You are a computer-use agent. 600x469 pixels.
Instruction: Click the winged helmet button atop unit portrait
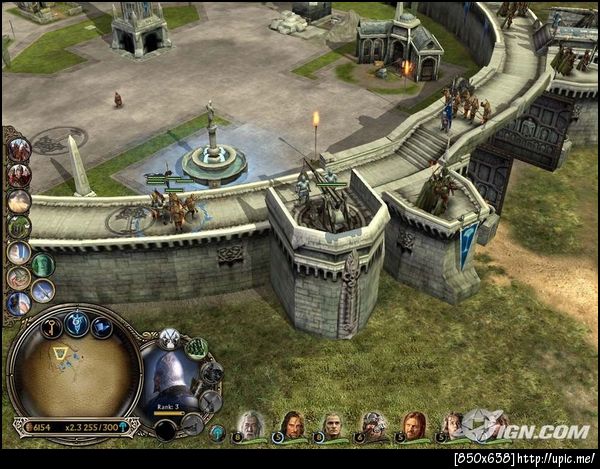tap(169, 338)
